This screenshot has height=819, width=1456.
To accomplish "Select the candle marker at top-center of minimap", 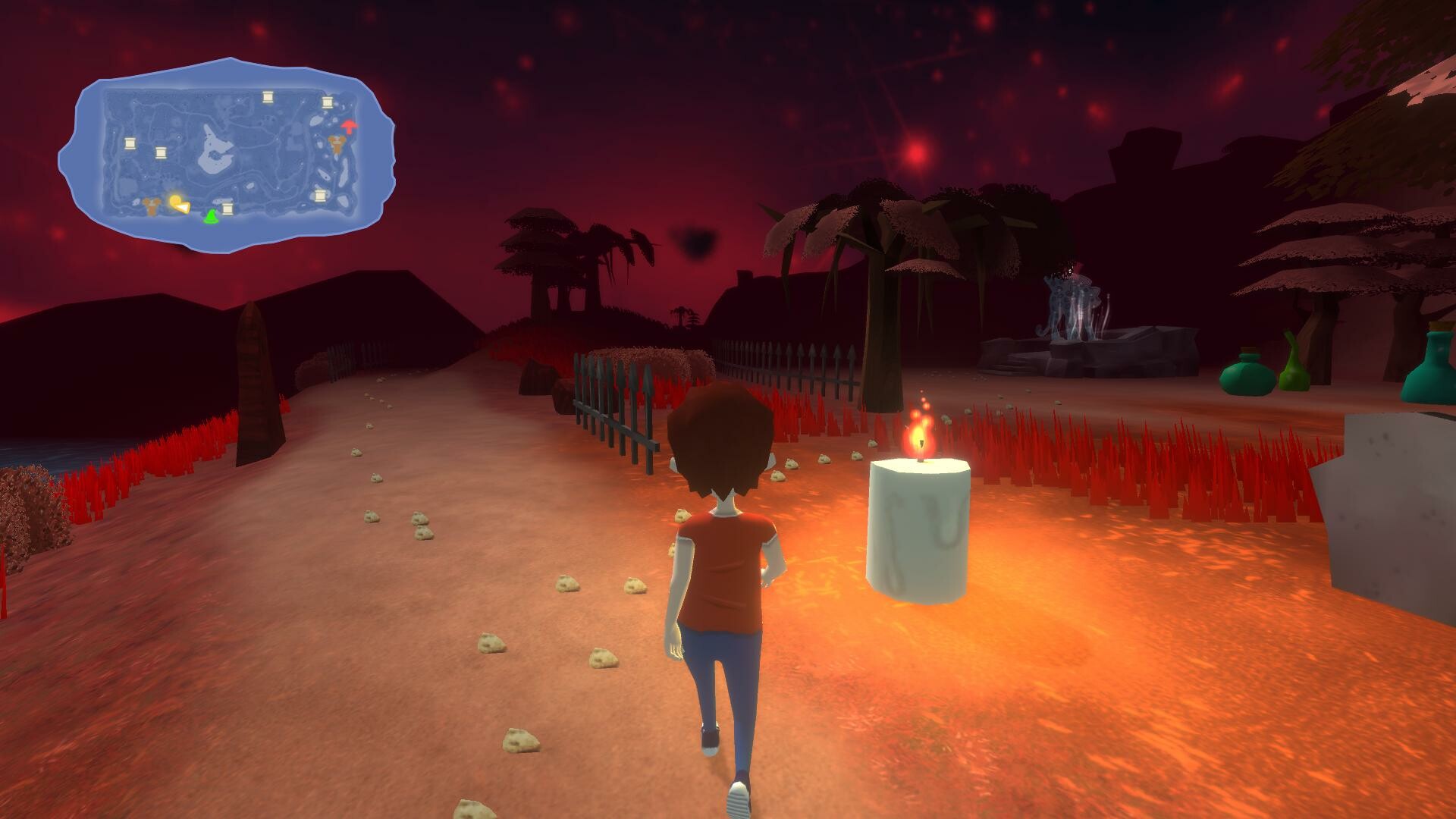I will point(268,98).
